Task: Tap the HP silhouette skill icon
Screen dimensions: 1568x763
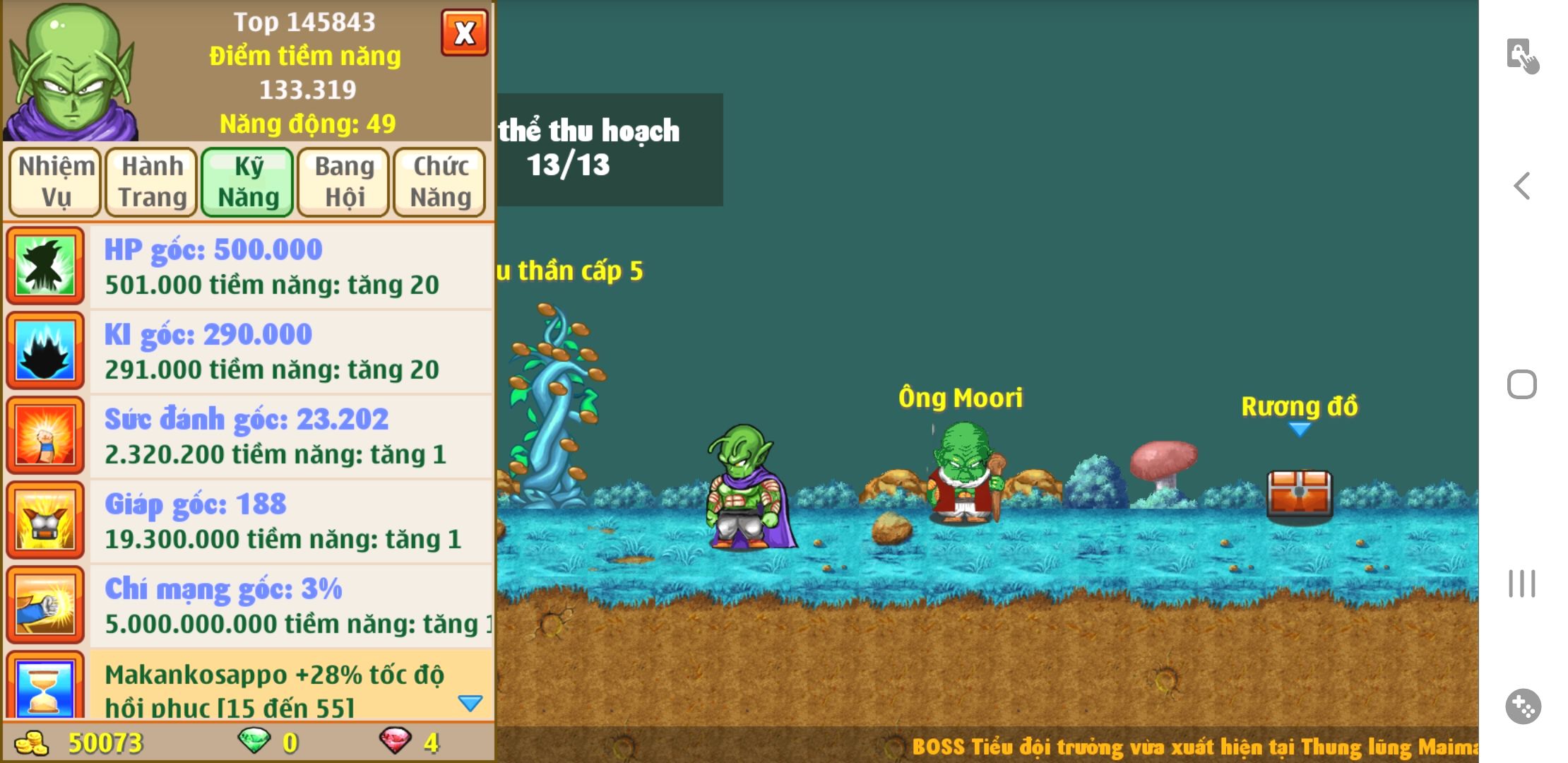Action: pyautogui.click(x=45, y=266)
